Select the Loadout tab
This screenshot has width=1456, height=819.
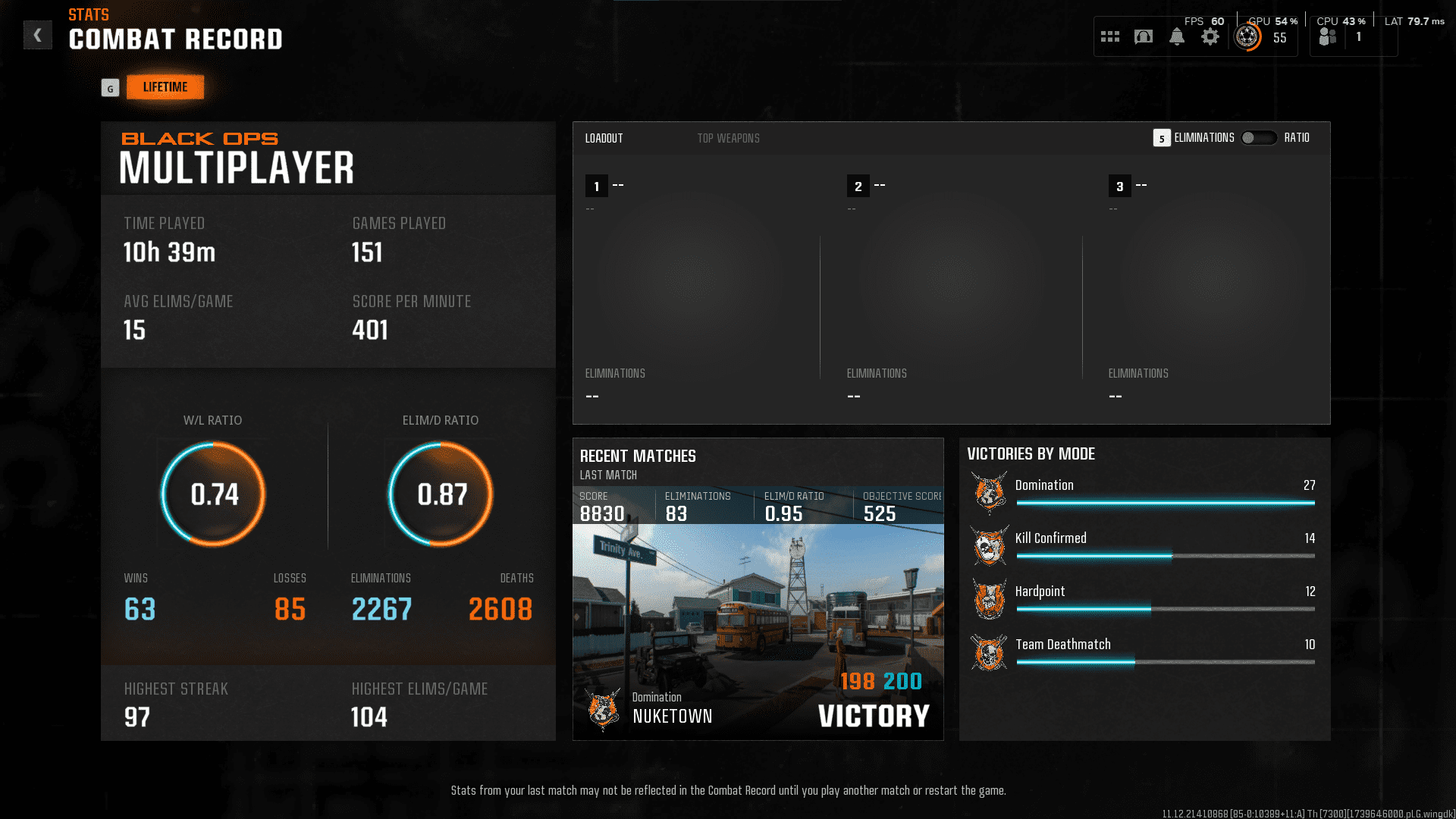click(604, 138)
